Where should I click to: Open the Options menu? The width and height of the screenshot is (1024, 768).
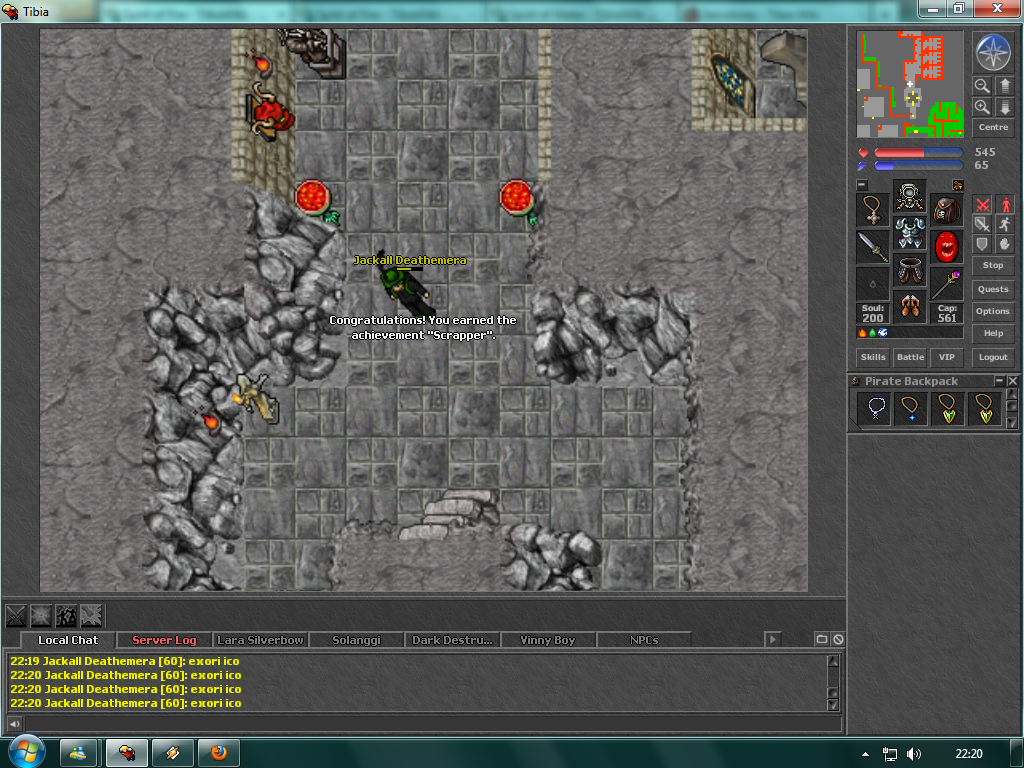click(992, 311)
